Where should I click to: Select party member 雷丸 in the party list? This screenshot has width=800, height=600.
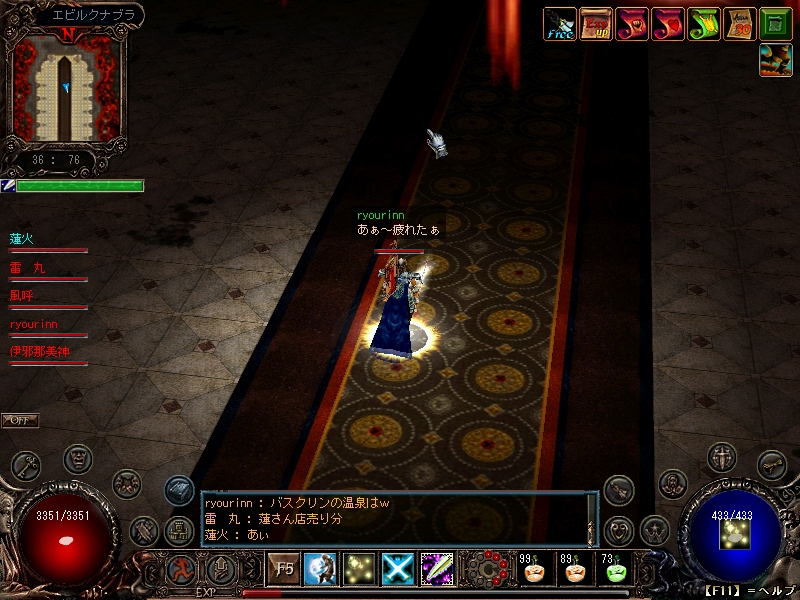[27, 268]
